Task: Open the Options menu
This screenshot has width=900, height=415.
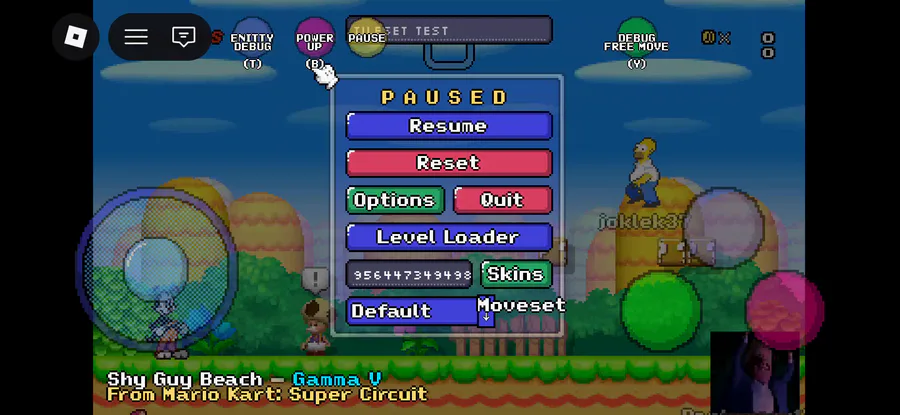Action: coord(394,200)
